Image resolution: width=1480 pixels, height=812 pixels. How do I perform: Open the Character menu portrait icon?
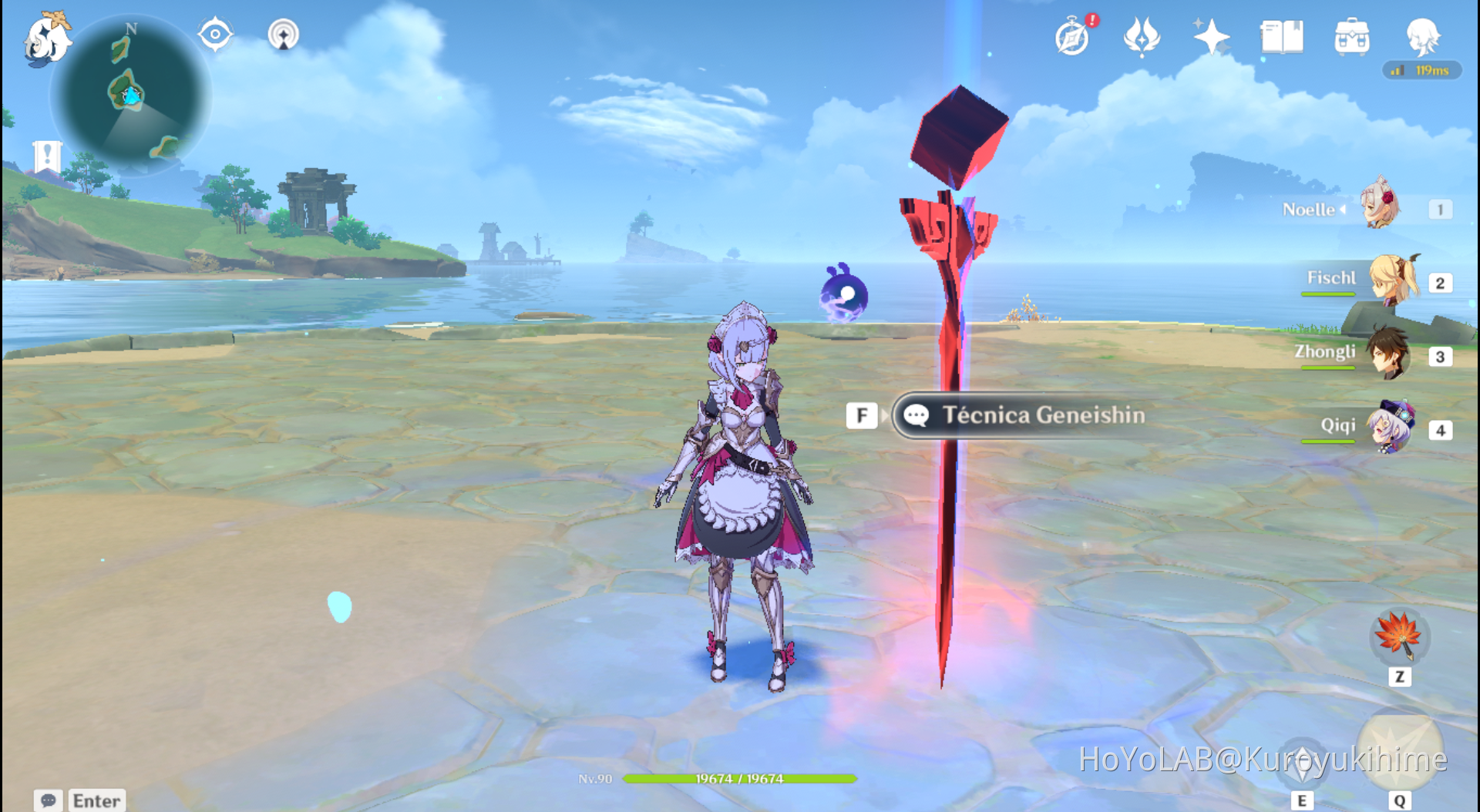coord(1423,35)
